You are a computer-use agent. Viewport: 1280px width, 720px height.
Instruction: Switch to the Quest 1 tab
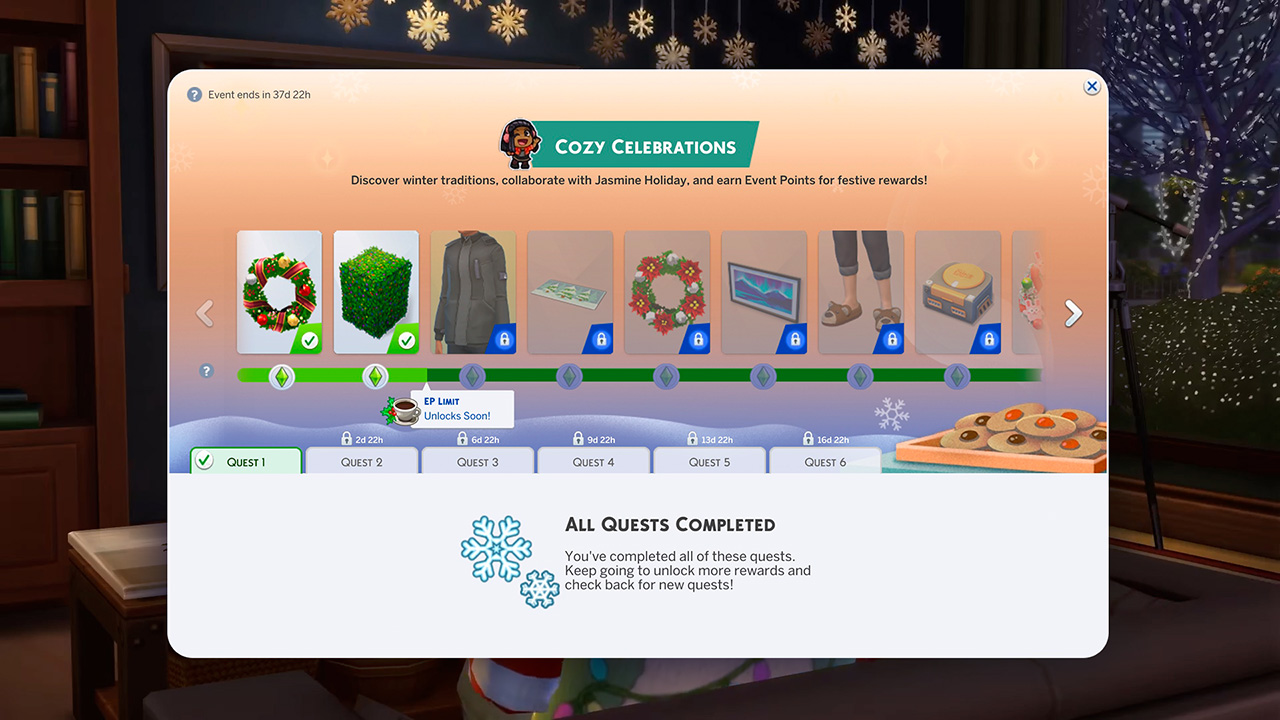click(x=246, y=462)
